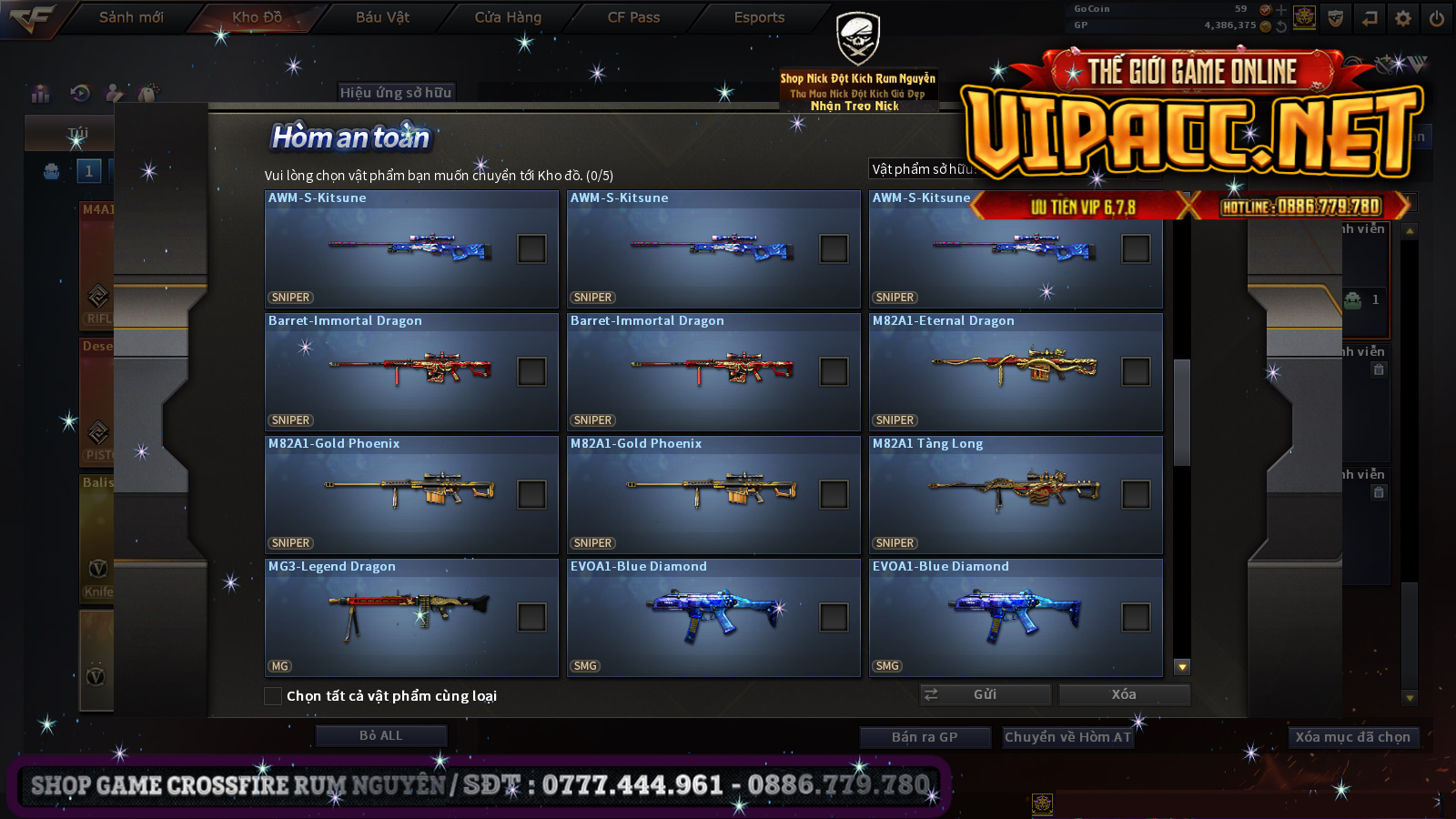Open settings with the gear icon

point(1403,18)
